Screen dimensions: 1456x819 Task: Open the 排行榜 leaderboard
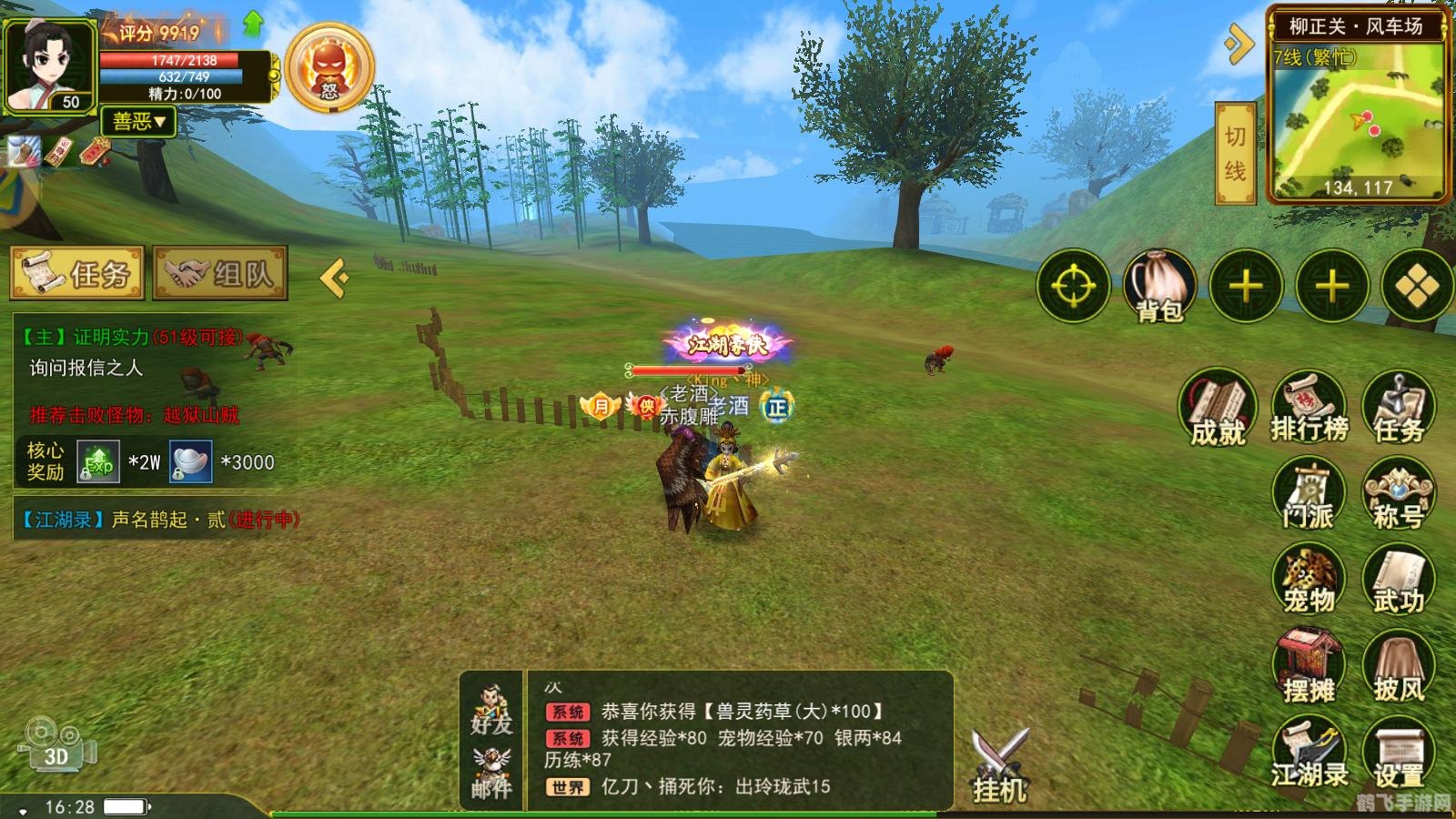coord(1309,408)
